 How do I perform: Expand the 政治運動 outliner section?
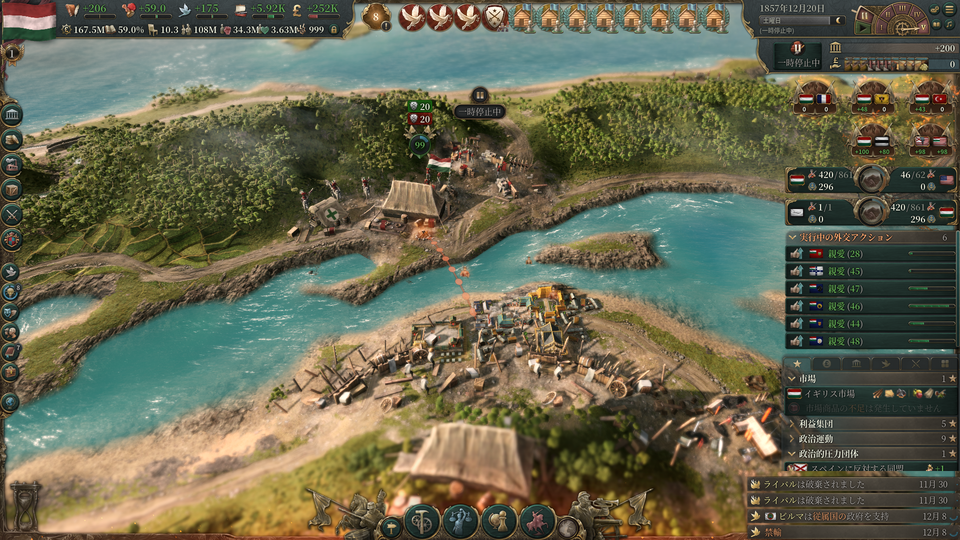(x=793, y=438)
